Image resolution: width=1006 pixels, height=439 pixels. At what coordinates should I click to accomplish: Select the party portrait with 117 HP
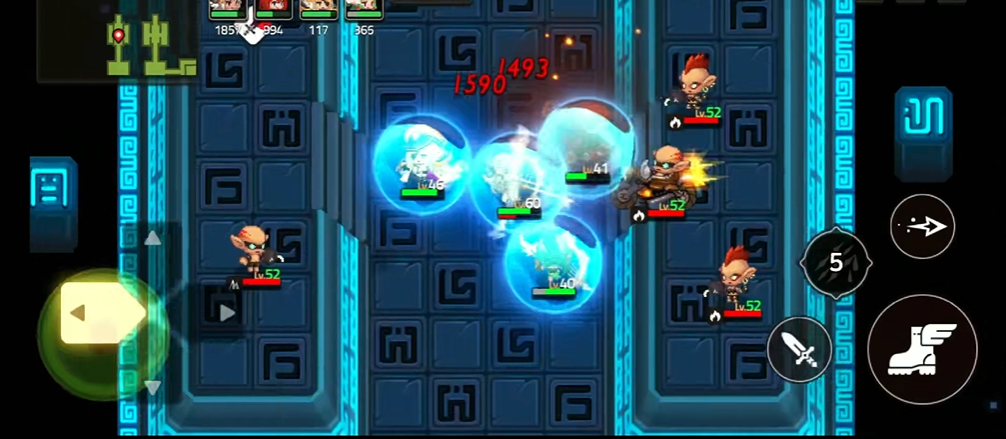[x=319, y=10]
